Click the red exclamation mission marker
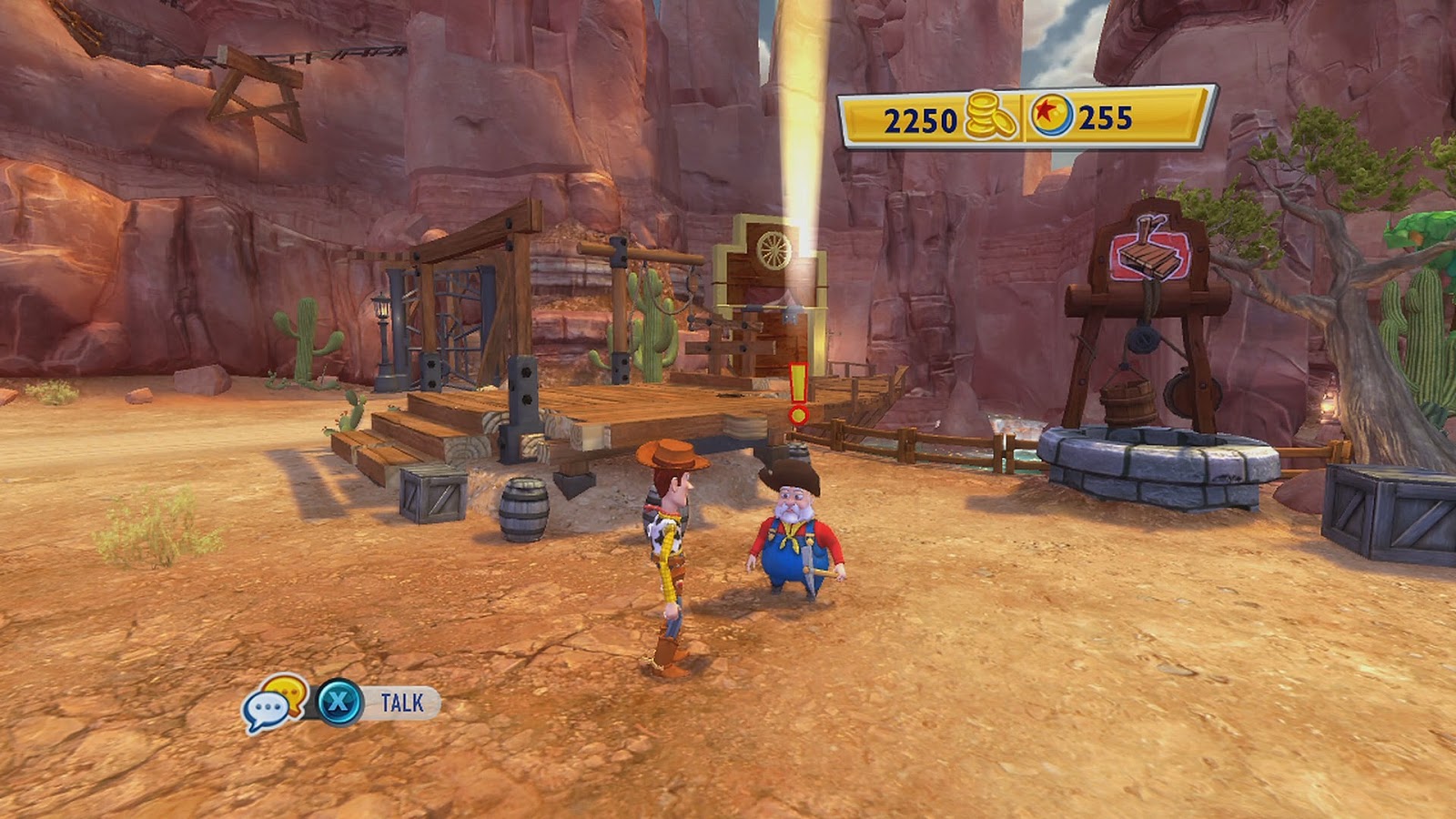 [x=798, y=394]
